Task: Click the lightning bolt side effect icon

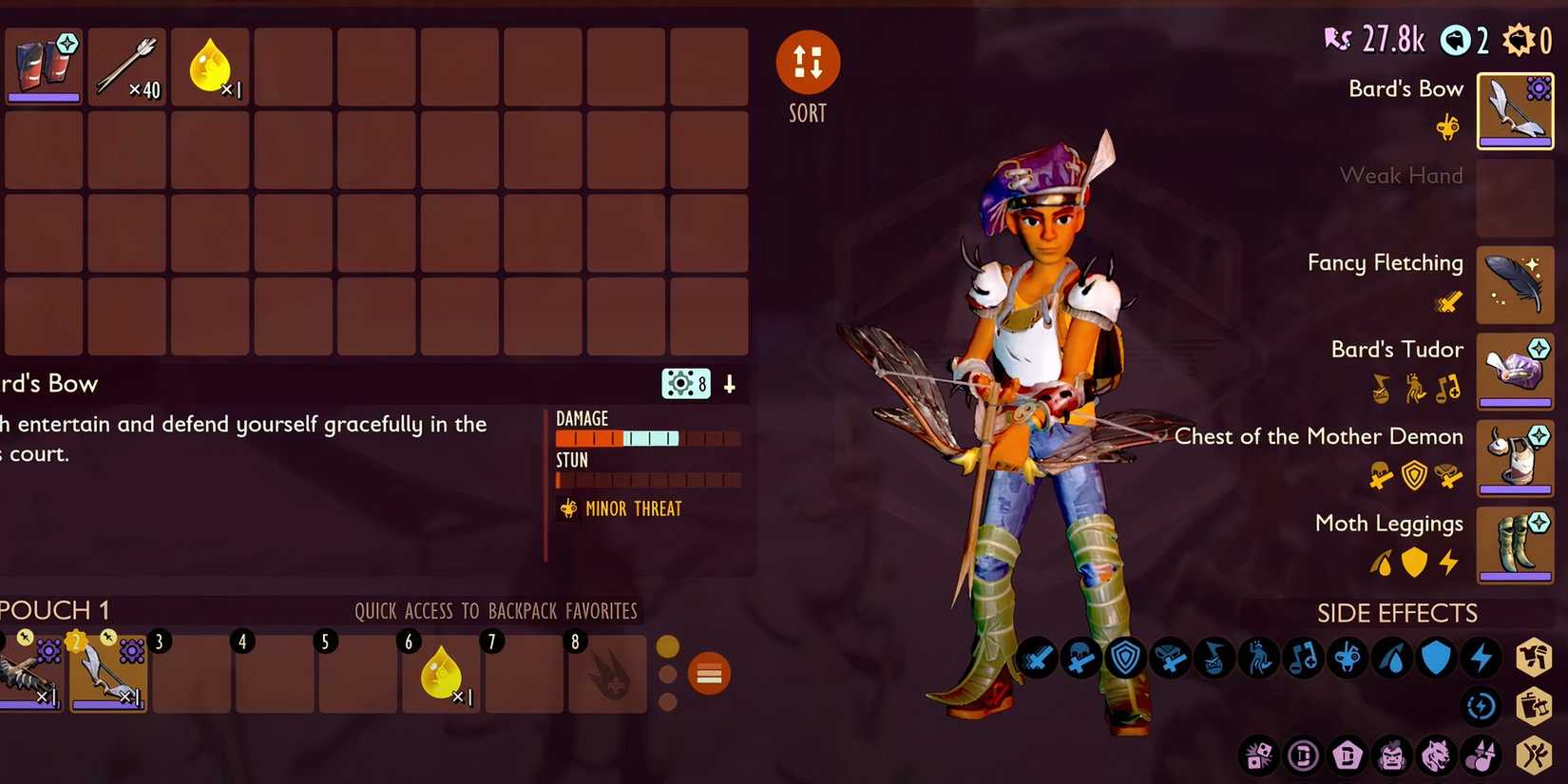Action: coord(1482,658)
